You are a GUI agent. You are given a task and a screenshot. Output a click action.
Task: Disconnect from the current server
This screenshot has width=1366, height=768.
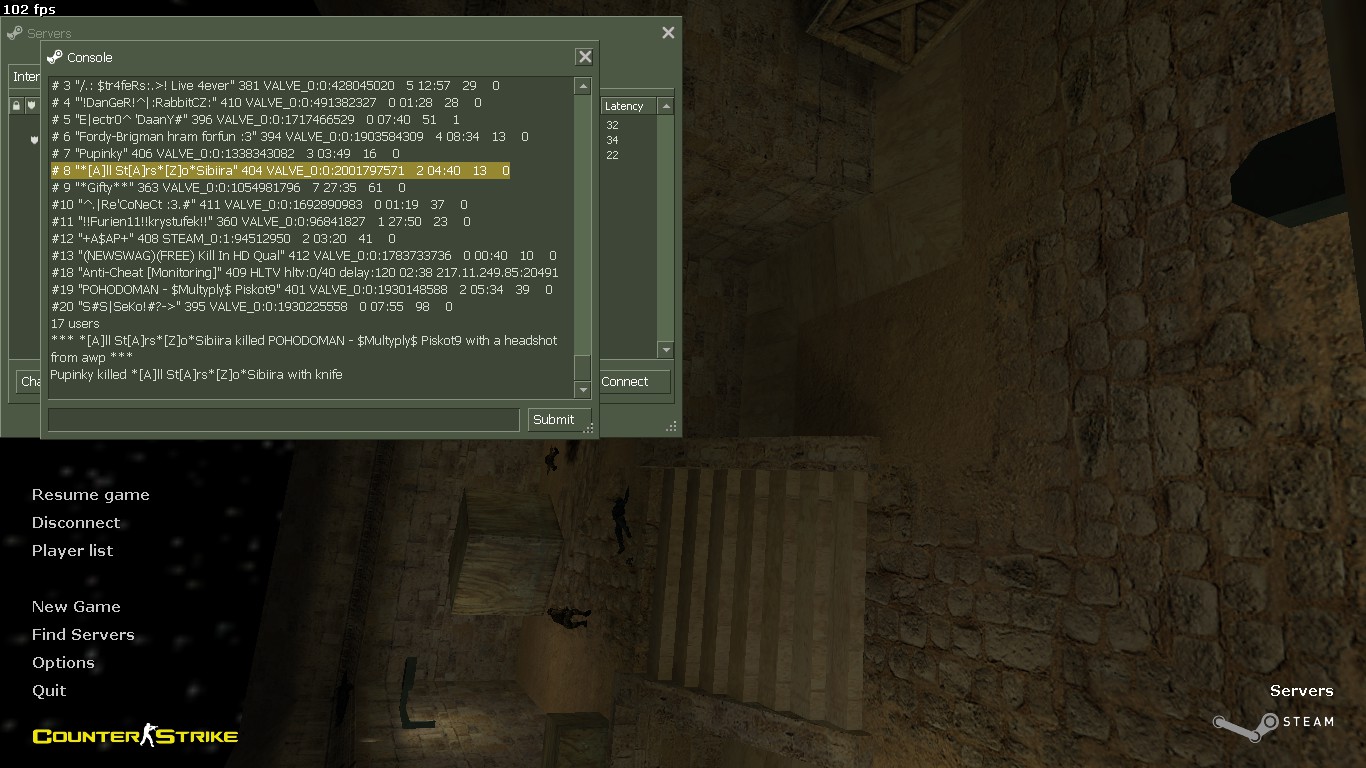click(75, 523)
